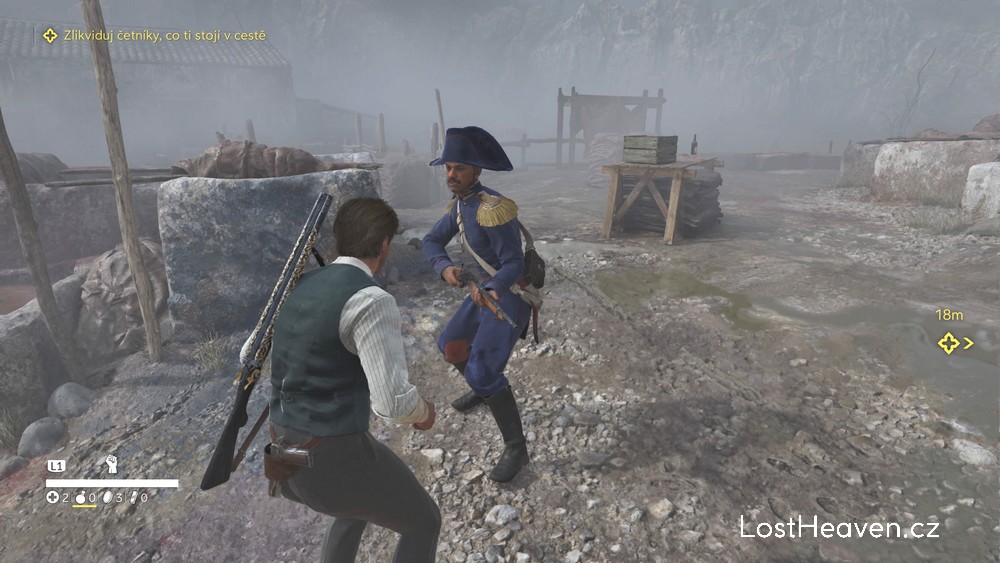Screen dimensions: 1000x563
Task: Select the bandage health item icon
Action: [x=53, y=497]
